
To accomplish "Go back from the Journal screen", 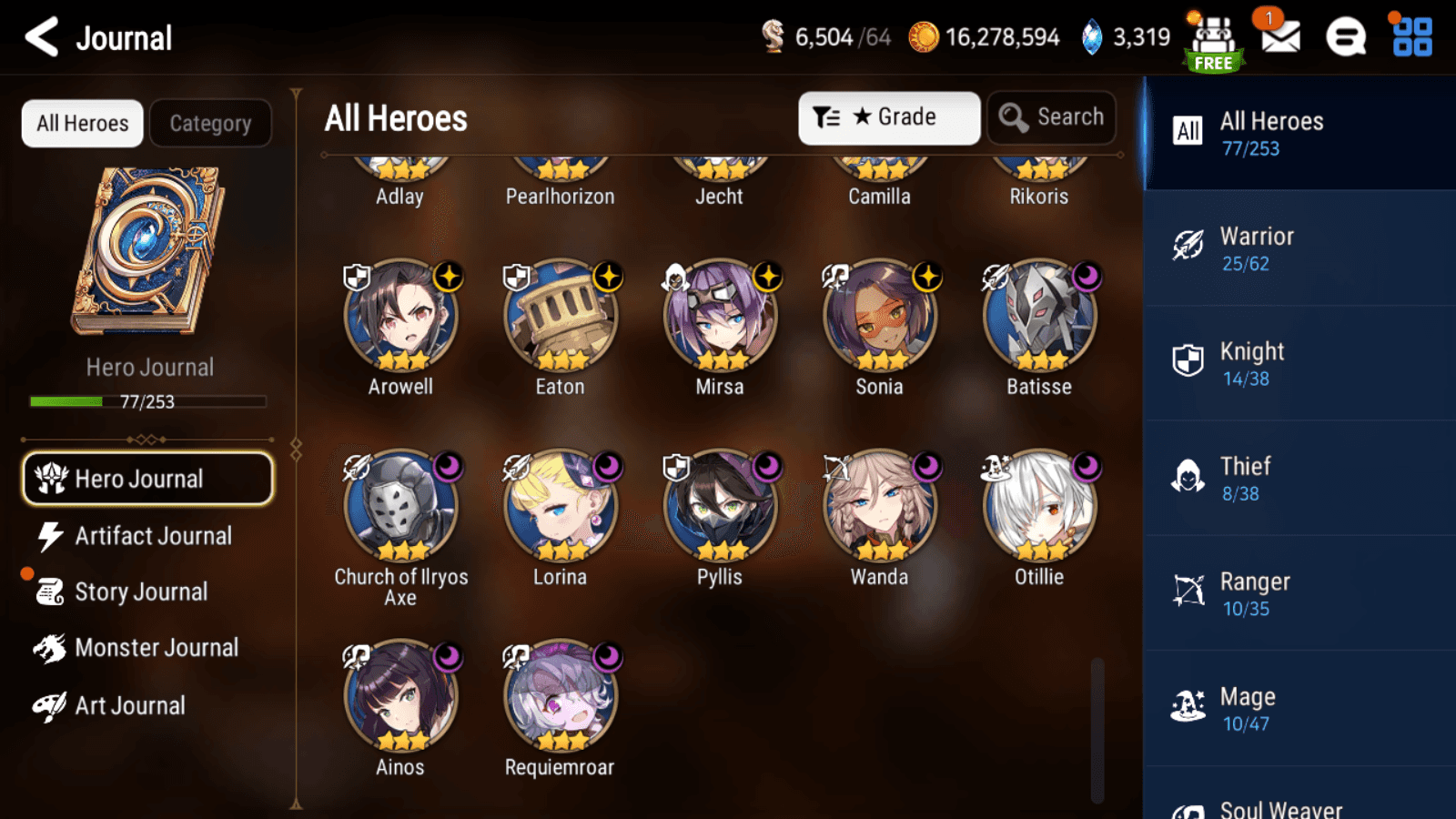I will (41, 37).
